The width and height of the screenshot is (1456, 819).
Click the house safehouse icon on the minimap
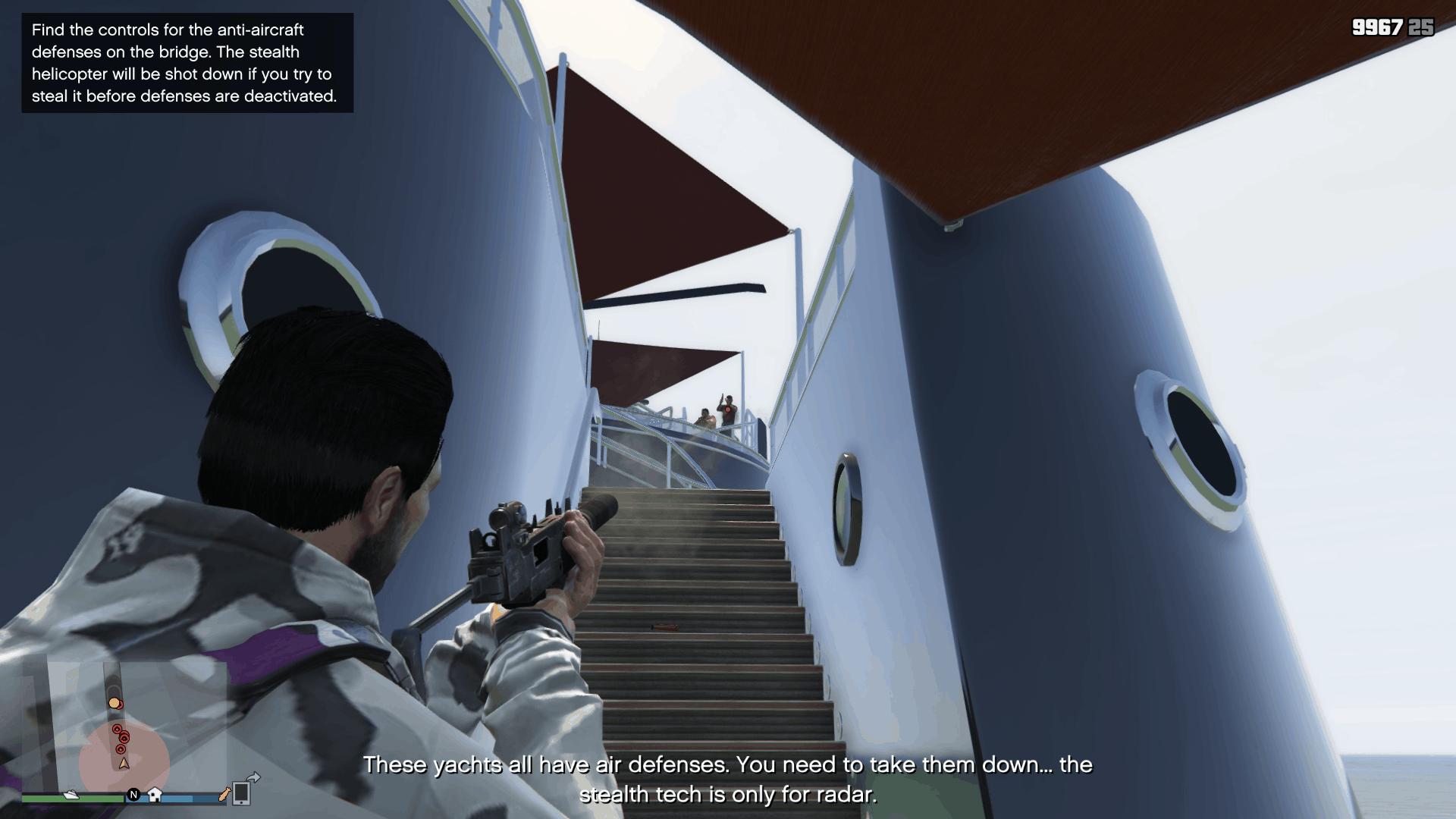(x=154, y=795)
